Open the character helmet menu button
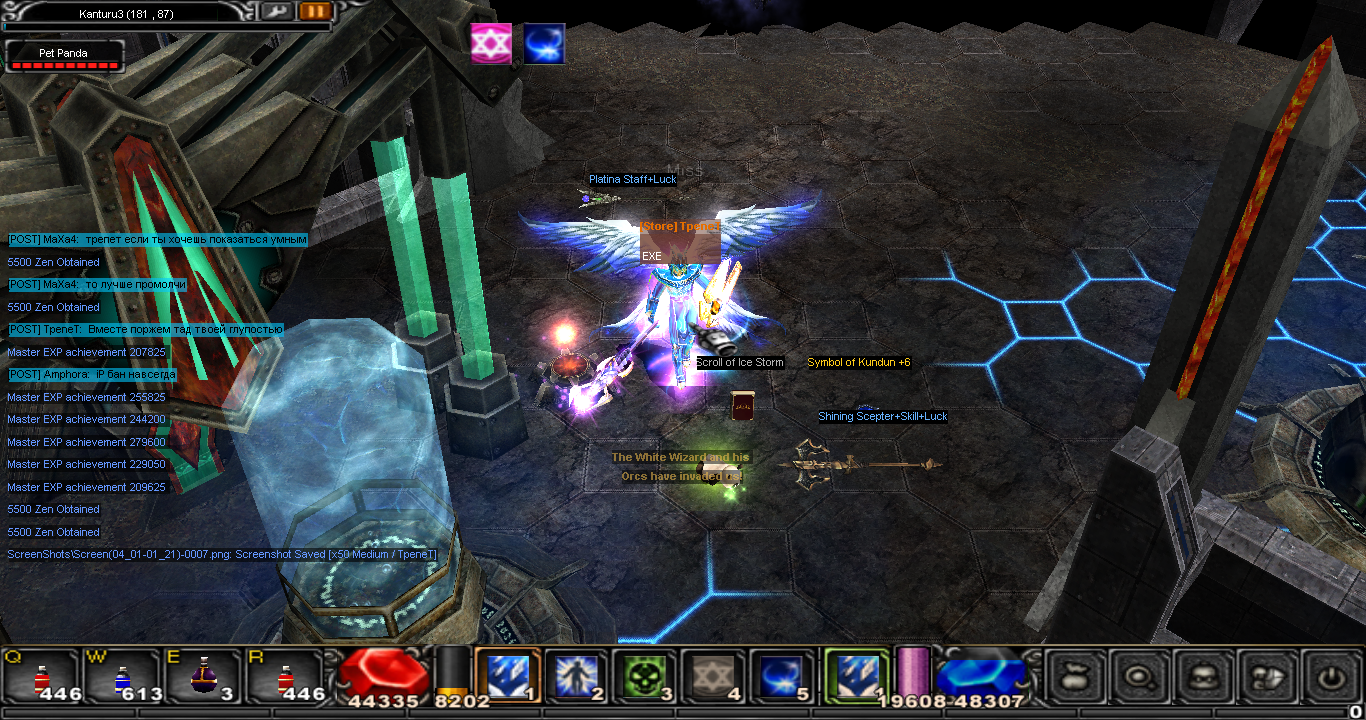1366x720 pixels. pos(1203,677)
